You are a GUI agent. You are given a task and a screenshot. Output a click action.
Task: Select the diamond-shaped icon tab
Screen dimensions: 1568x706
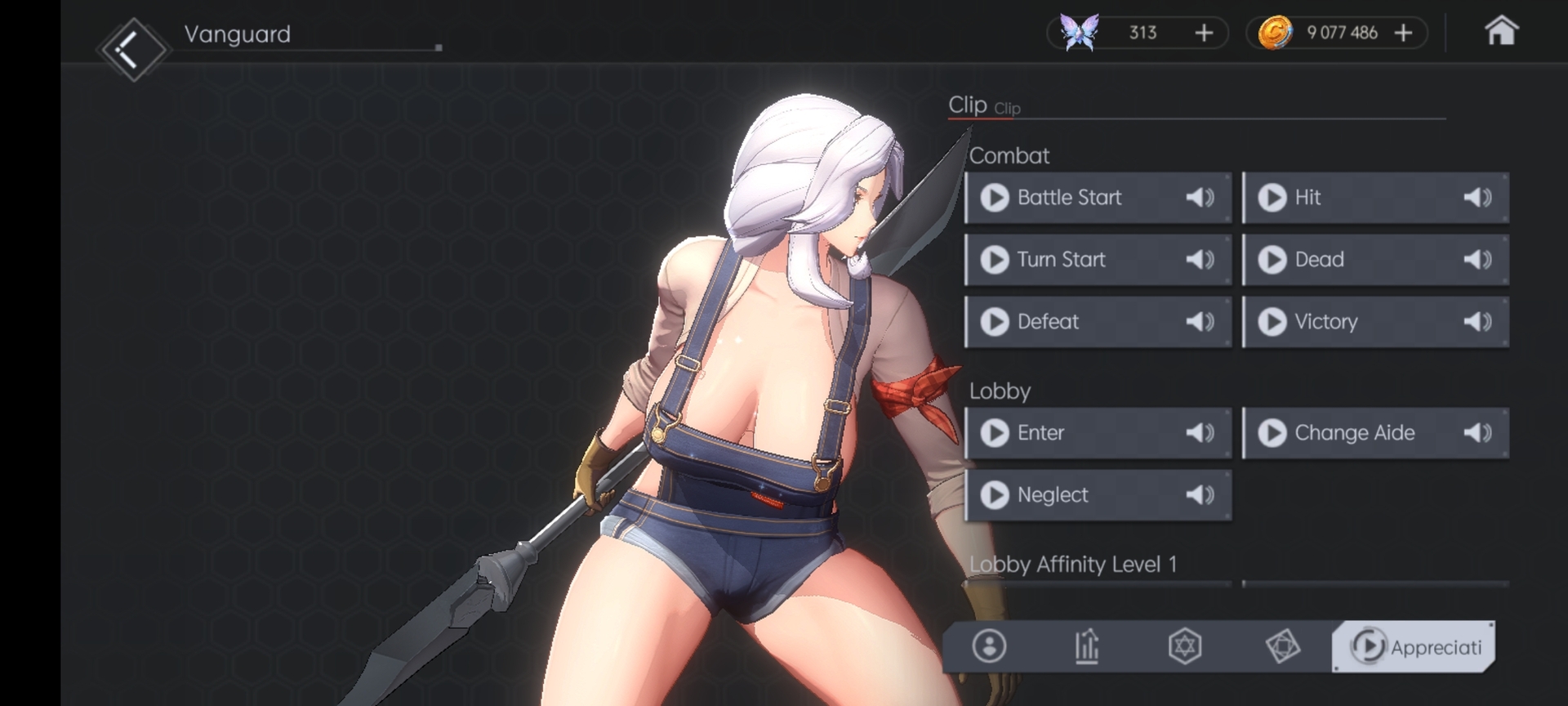click(x=1283, y=646)
